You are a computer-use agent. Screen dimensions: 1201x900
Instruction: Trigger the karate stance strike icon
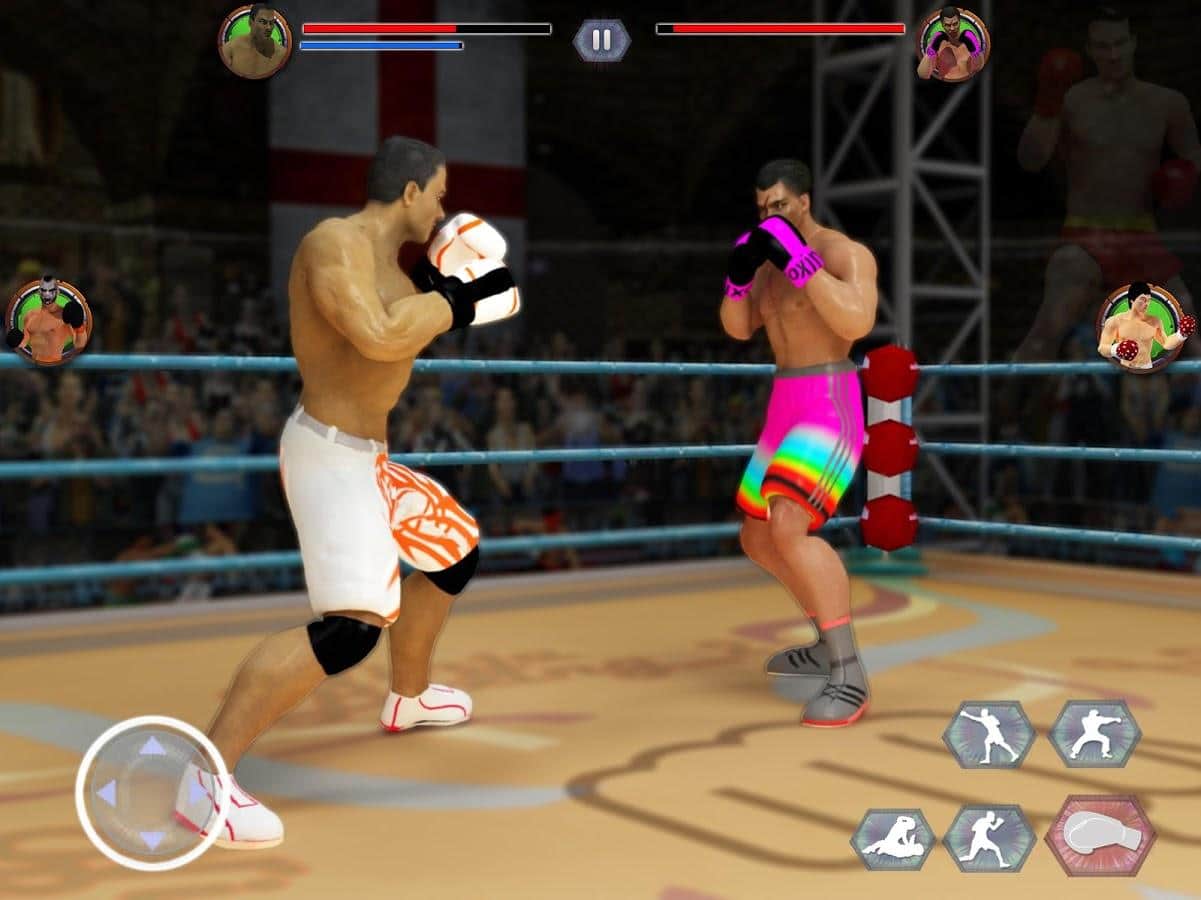[1094, 733]
